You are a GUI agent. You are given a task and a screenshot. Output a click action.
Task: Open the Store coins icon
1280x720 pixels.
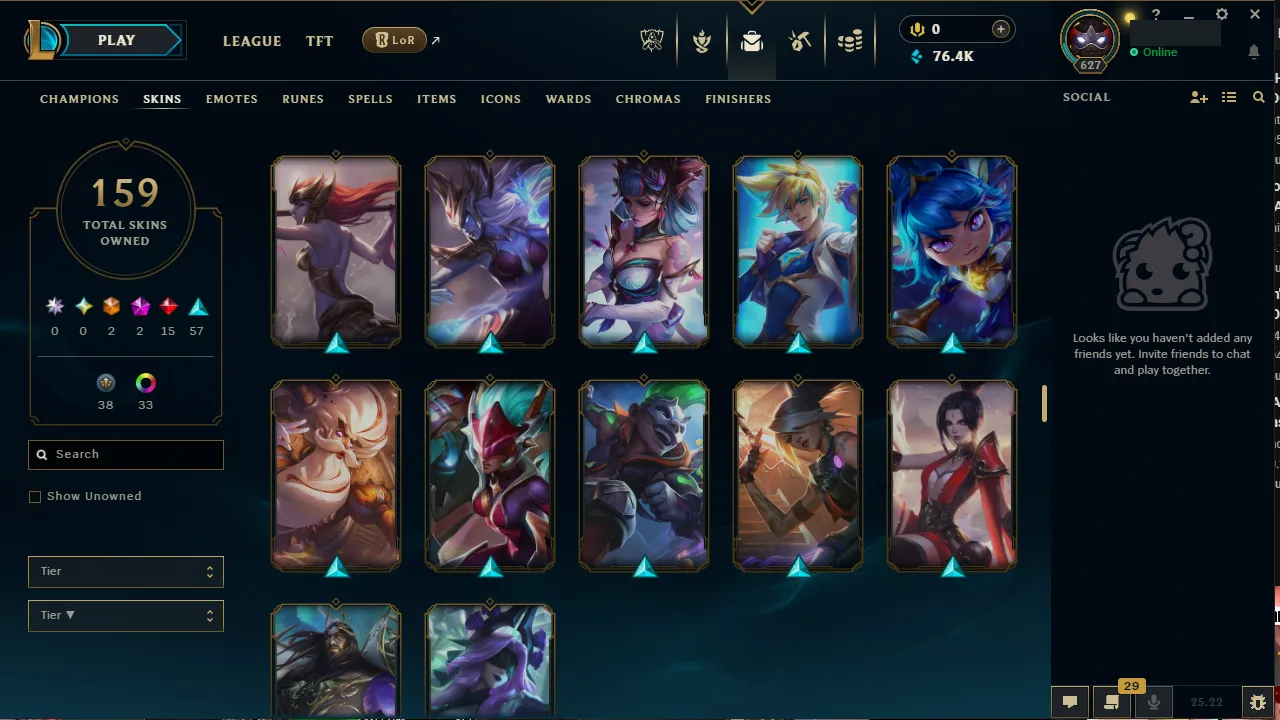[850, 41]
